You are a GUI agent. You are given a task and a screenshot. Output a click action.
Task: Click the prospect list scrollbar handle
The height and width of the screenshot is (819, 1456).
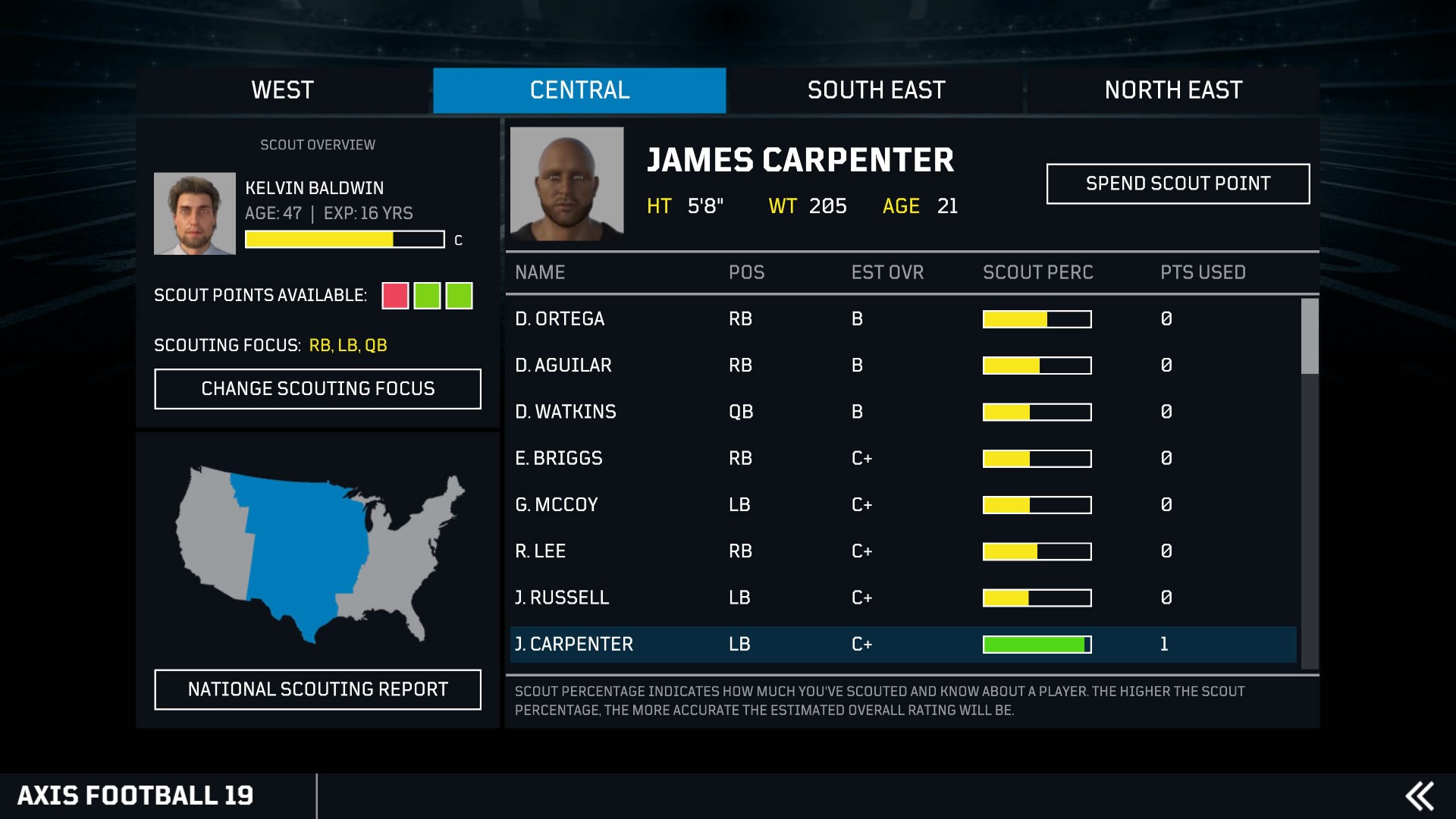click(1310, 336)
